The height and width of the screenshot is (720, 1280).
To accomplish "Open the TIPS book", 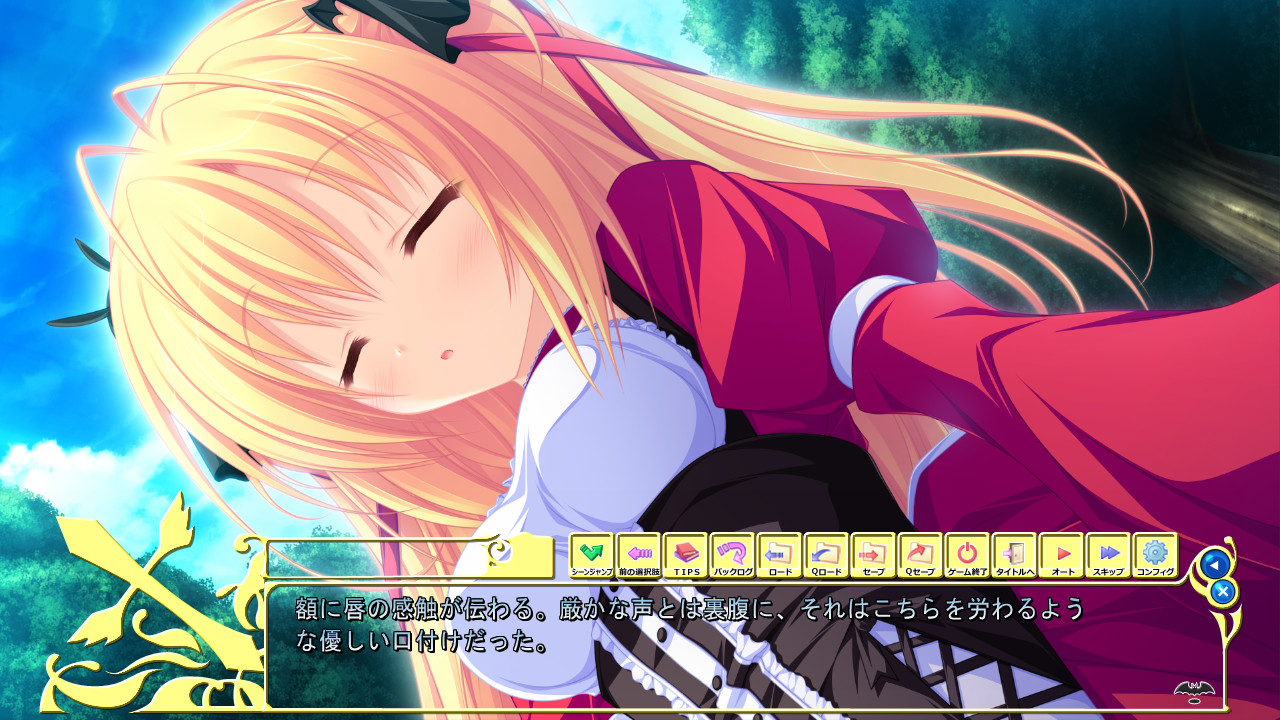I will pos(685,555).
